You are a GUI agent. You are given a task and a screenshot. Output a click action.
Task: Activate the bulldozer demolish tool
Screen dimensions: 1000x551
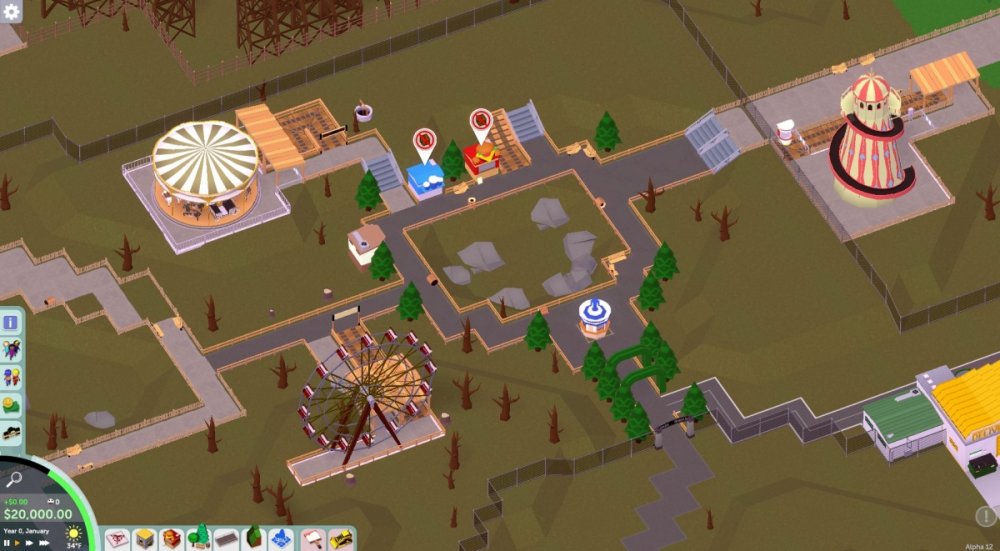tap(341, 538)
